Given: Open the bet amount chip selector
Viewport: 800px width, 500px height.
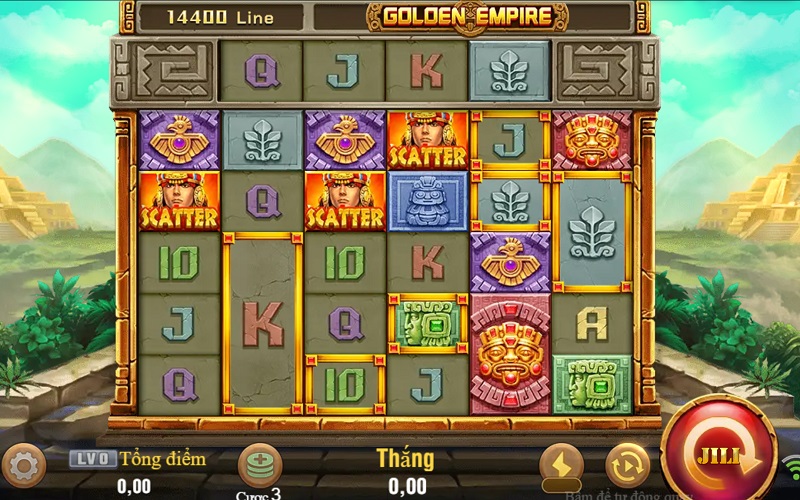Looking at the screenshot, I should [260, 464].
